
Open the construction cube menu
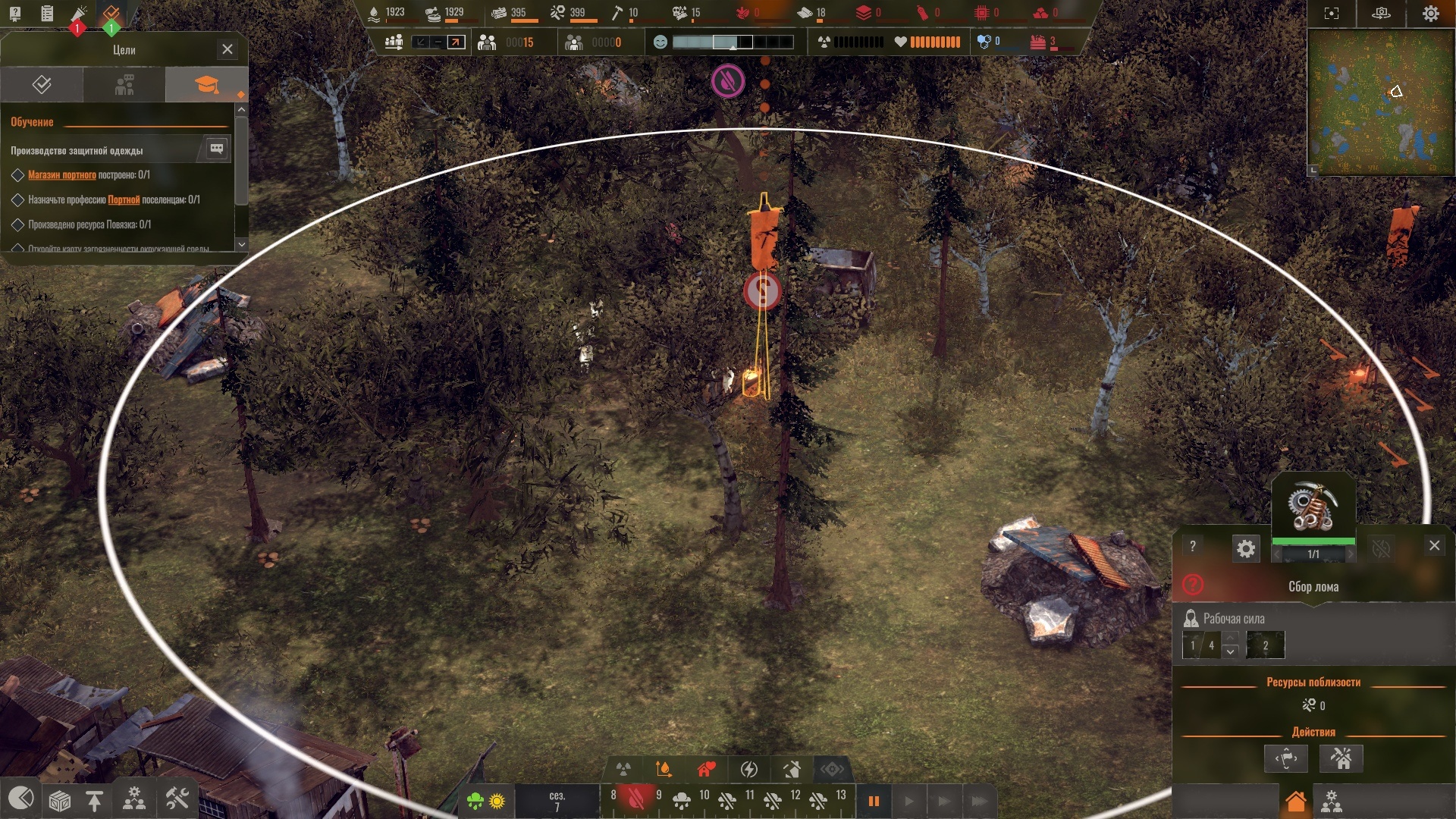tap(59, 800)
